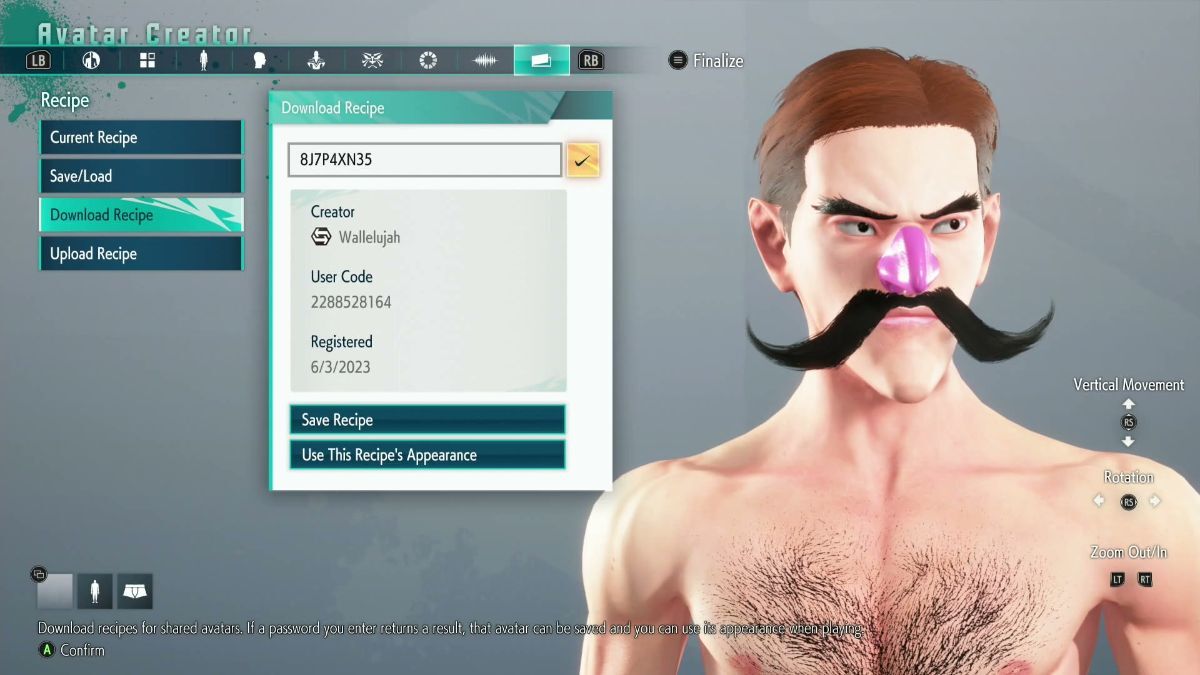Finalize the avatar
The width and height of the screenshot is (1200, 675).
click(706, 61)
